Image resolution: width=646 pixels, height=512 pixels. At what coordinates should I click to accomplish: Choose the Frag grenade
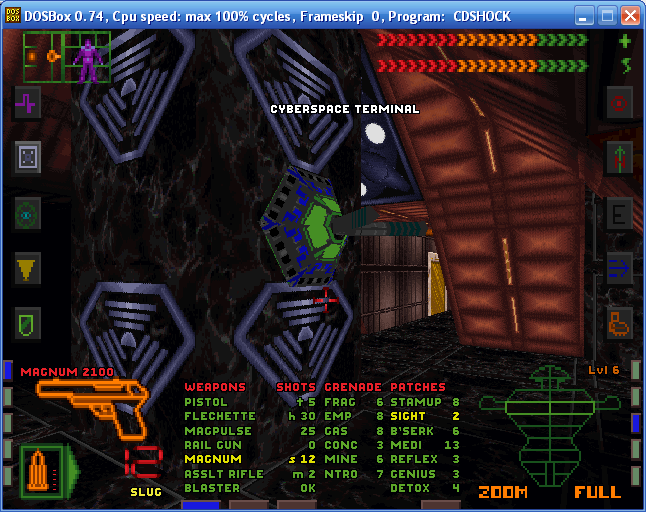(x=341, y=402)
